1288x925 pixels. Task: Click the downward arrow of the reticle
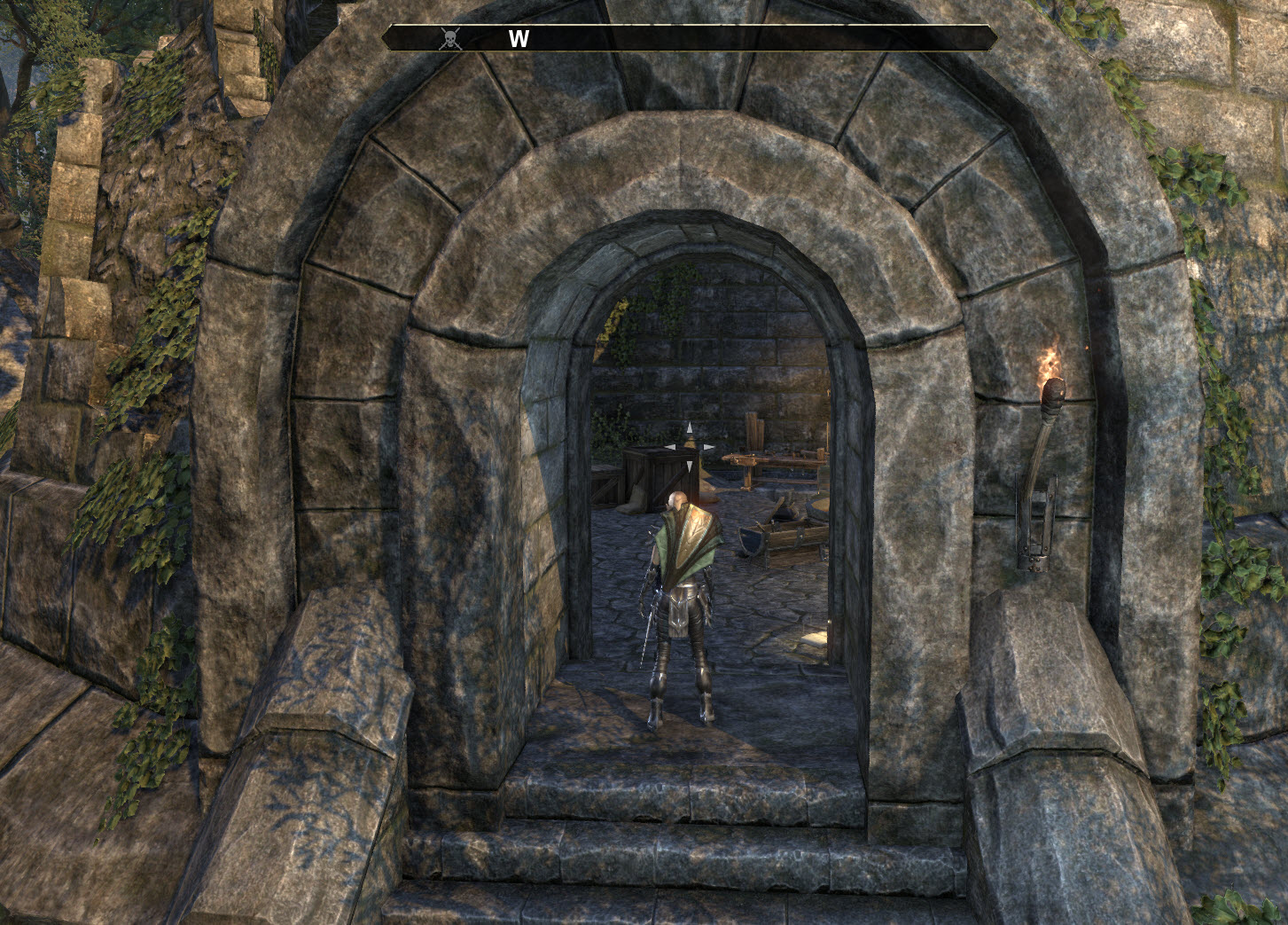(690, 466)
